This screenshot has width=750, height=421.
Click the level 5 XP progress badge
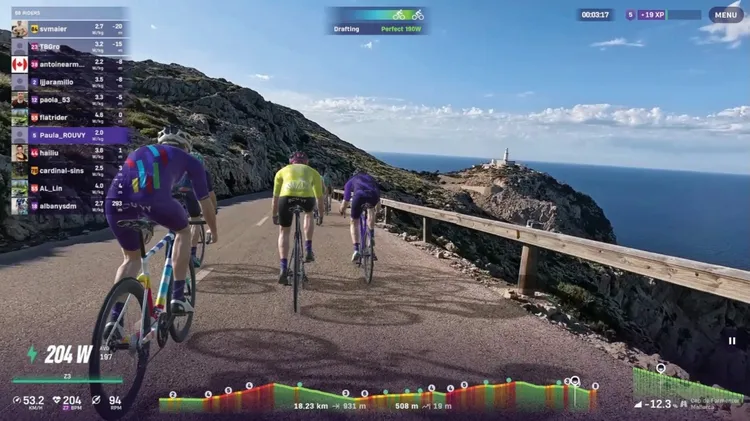click(x=663, y=15)
